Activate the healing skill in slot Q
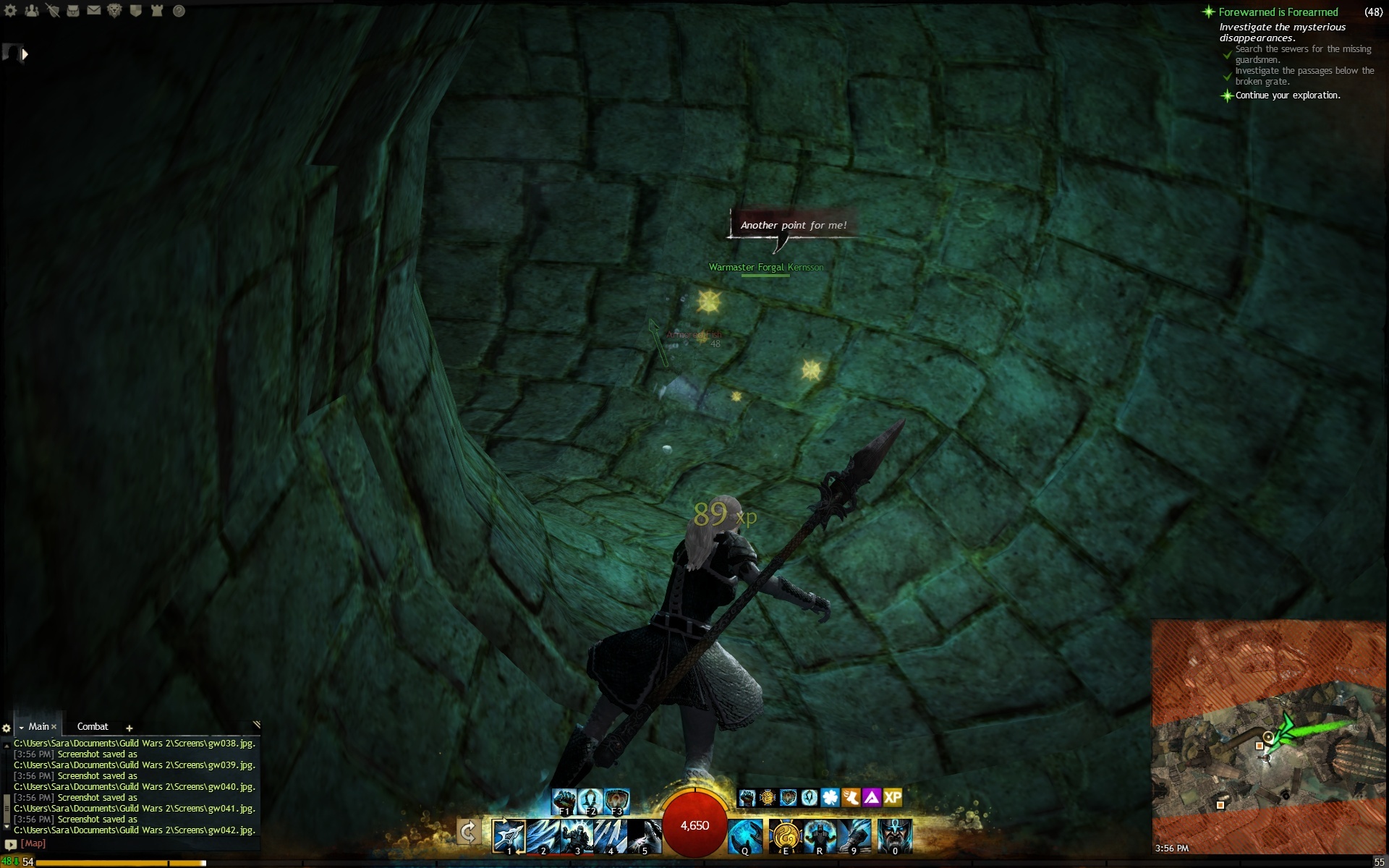 click(745, 836)
